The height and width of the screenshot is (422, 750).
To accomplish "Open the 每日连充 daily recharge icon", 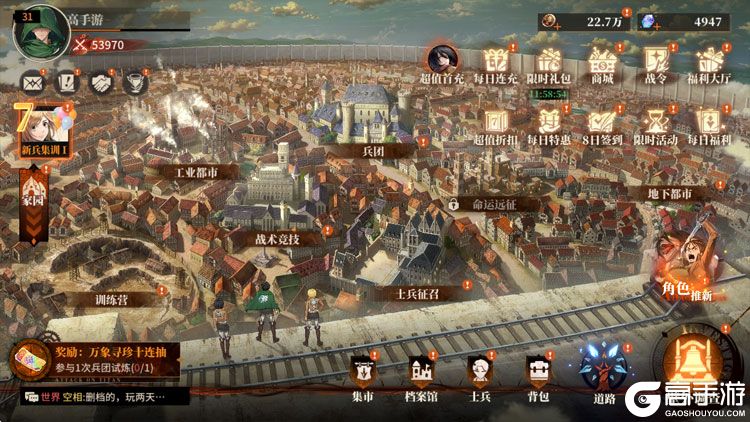I will [494, 60].
